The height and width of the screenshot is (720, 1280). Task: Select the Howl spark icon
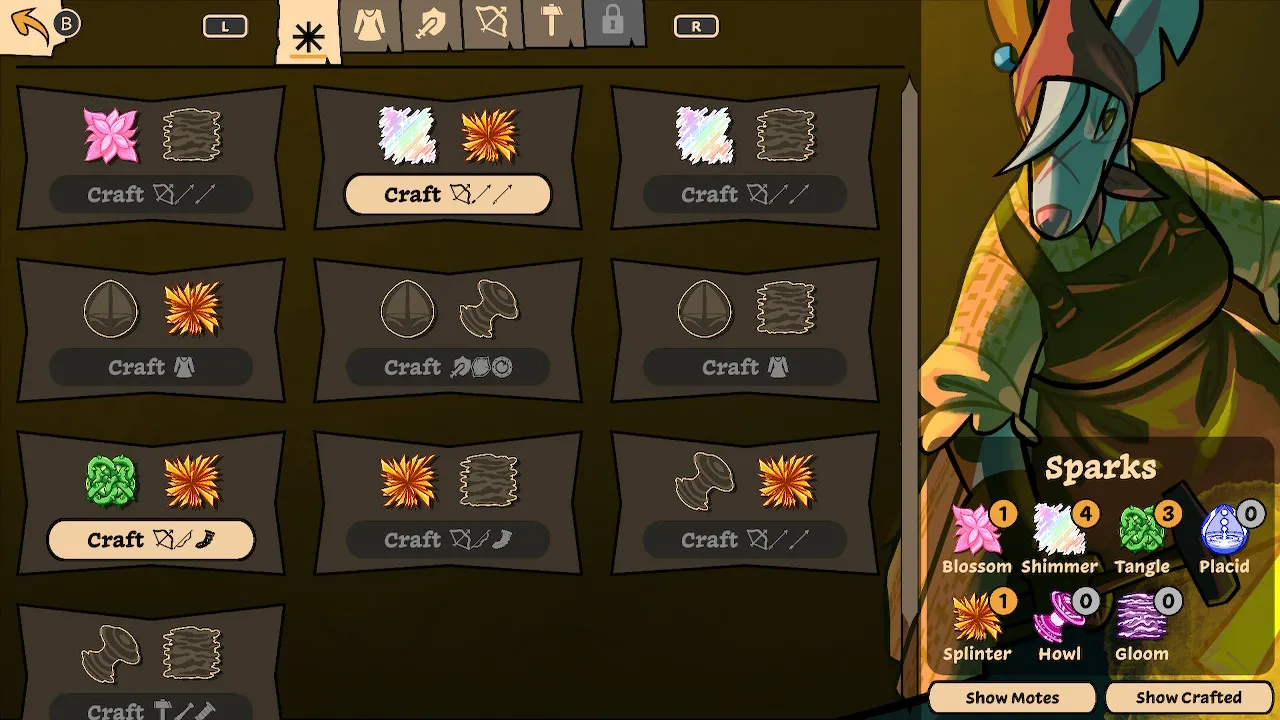1058,618
